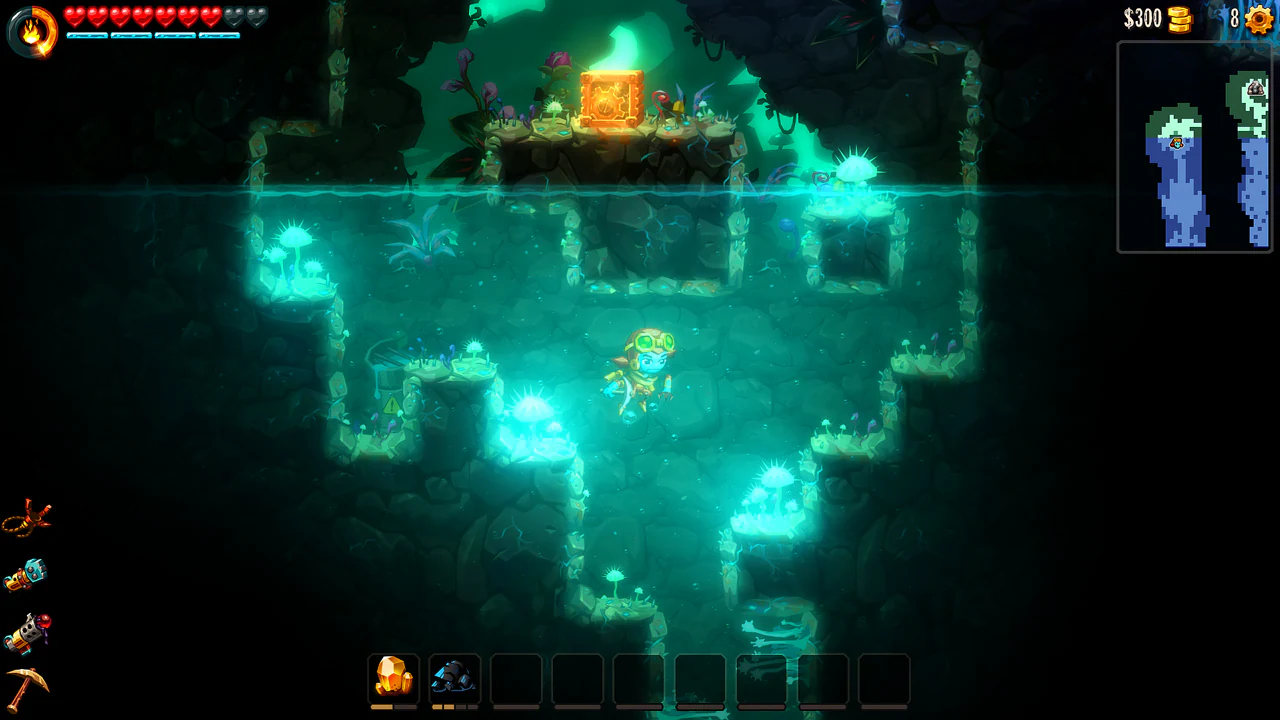1280x720 pixels.
Task: Click the leftmost blue water gauge bar
Action: click(85, 35)
